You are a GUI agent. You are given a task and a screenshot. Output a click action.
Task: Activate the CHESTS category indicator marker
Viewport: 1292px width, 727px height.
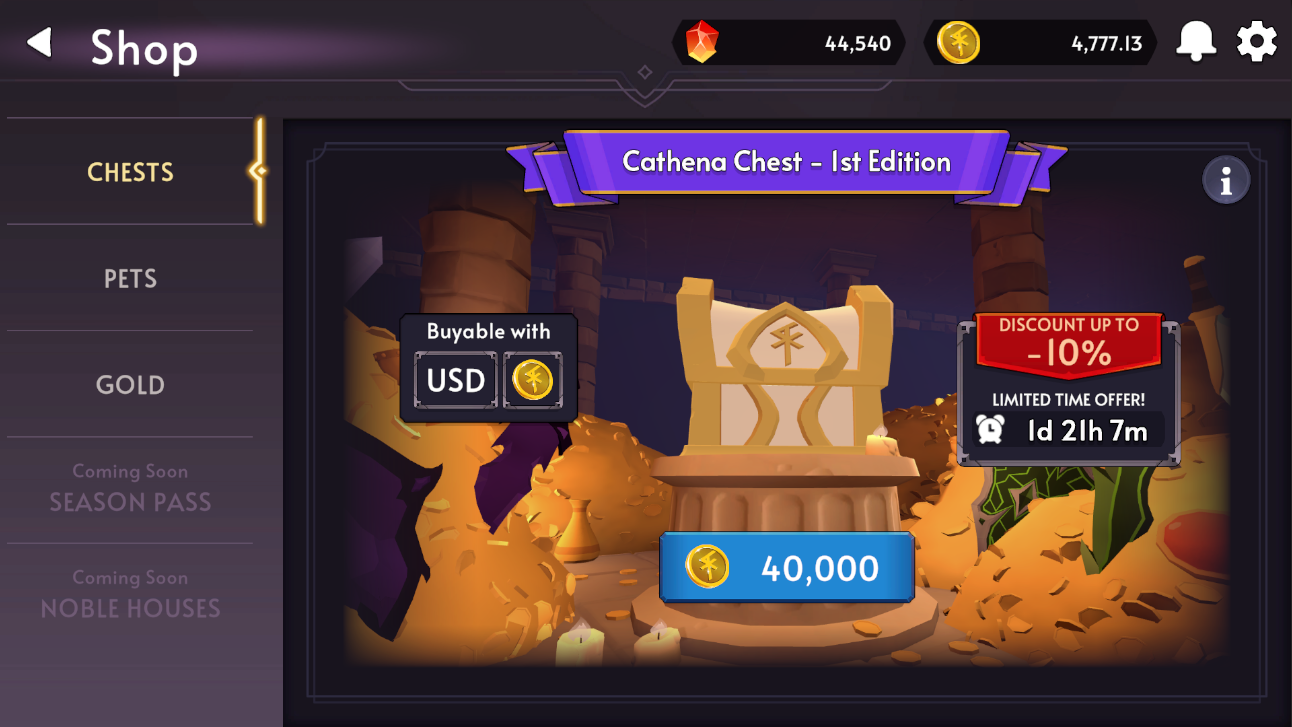point(258,172)
